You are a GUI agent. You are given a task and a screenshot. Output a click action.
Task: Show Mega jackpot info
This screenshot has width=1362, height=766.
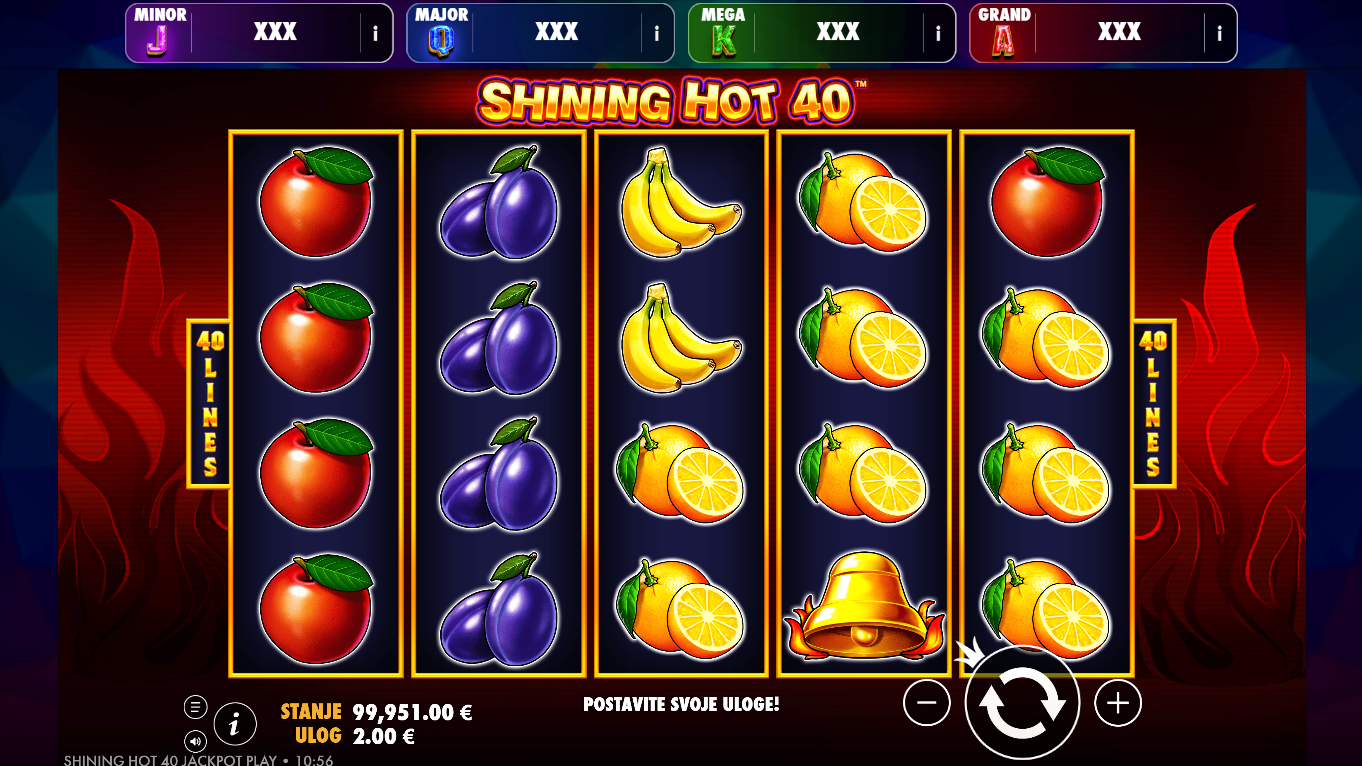[x=938, y=33]
